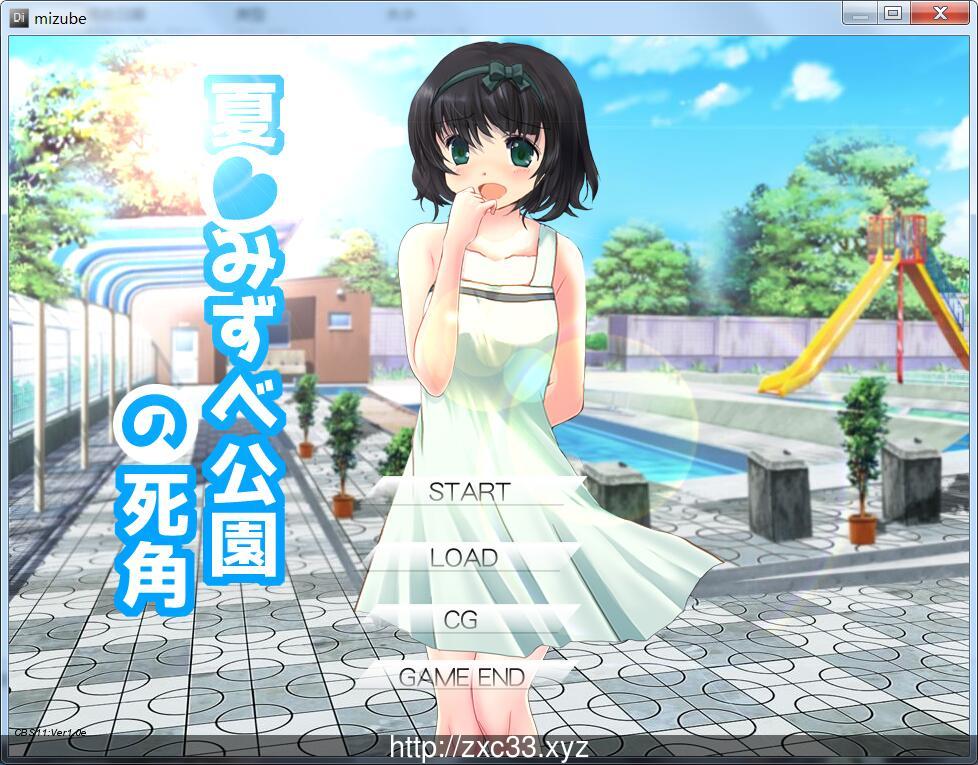978x765 pixels.
Task: Open the CG gallery
Action: pos(461,619)
